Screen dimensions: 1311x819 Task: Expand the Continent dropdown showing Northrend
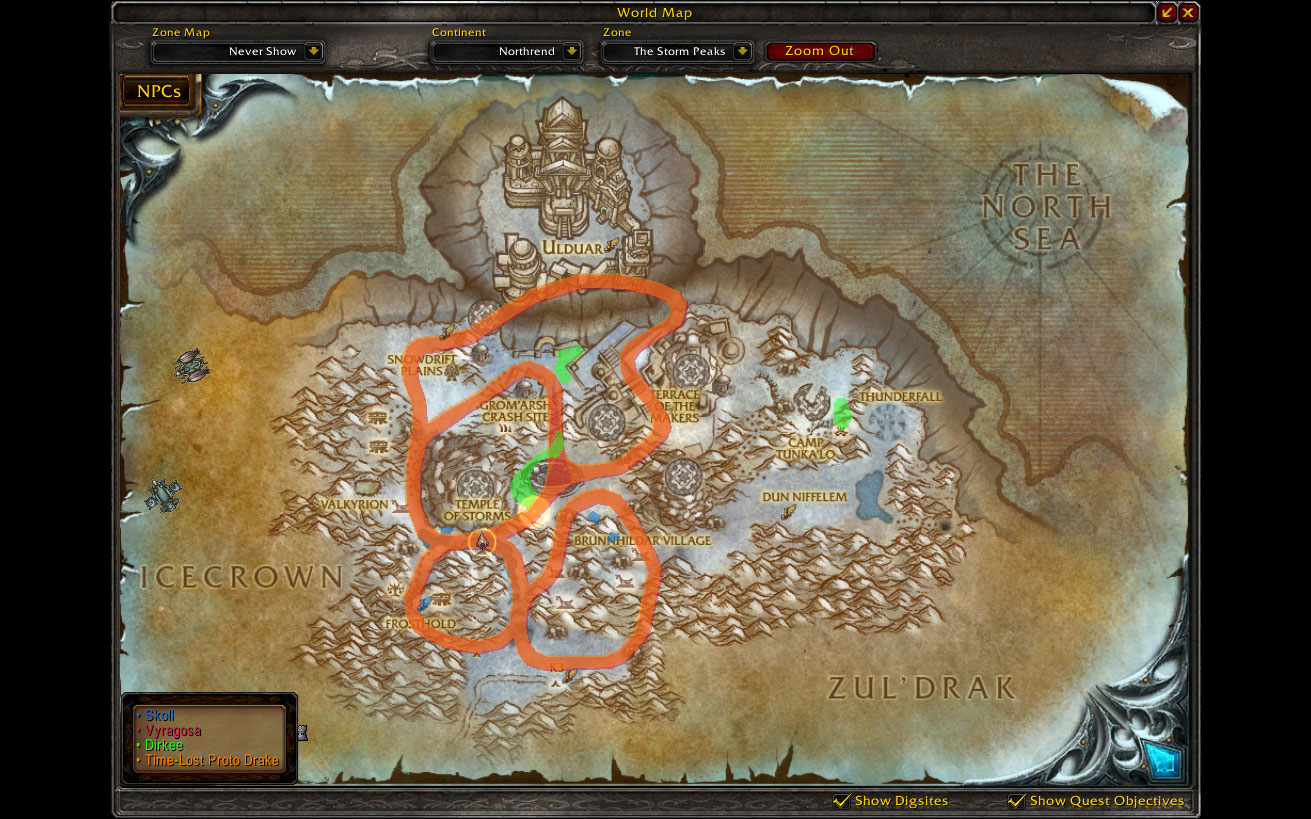pos(571,51)
